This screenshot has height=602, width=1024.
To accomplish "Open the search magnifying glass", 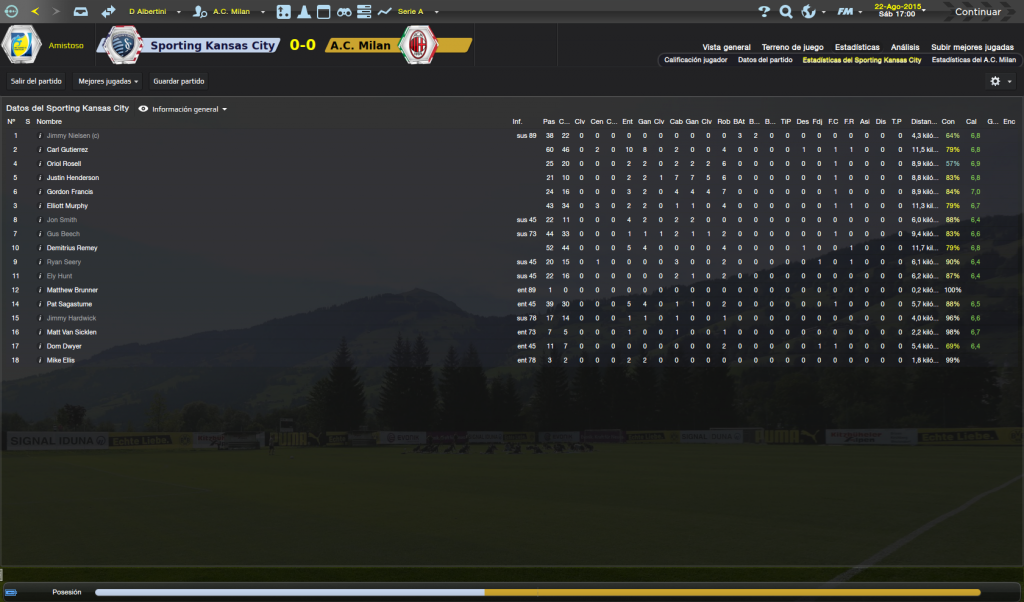I will tap(786, 12).
